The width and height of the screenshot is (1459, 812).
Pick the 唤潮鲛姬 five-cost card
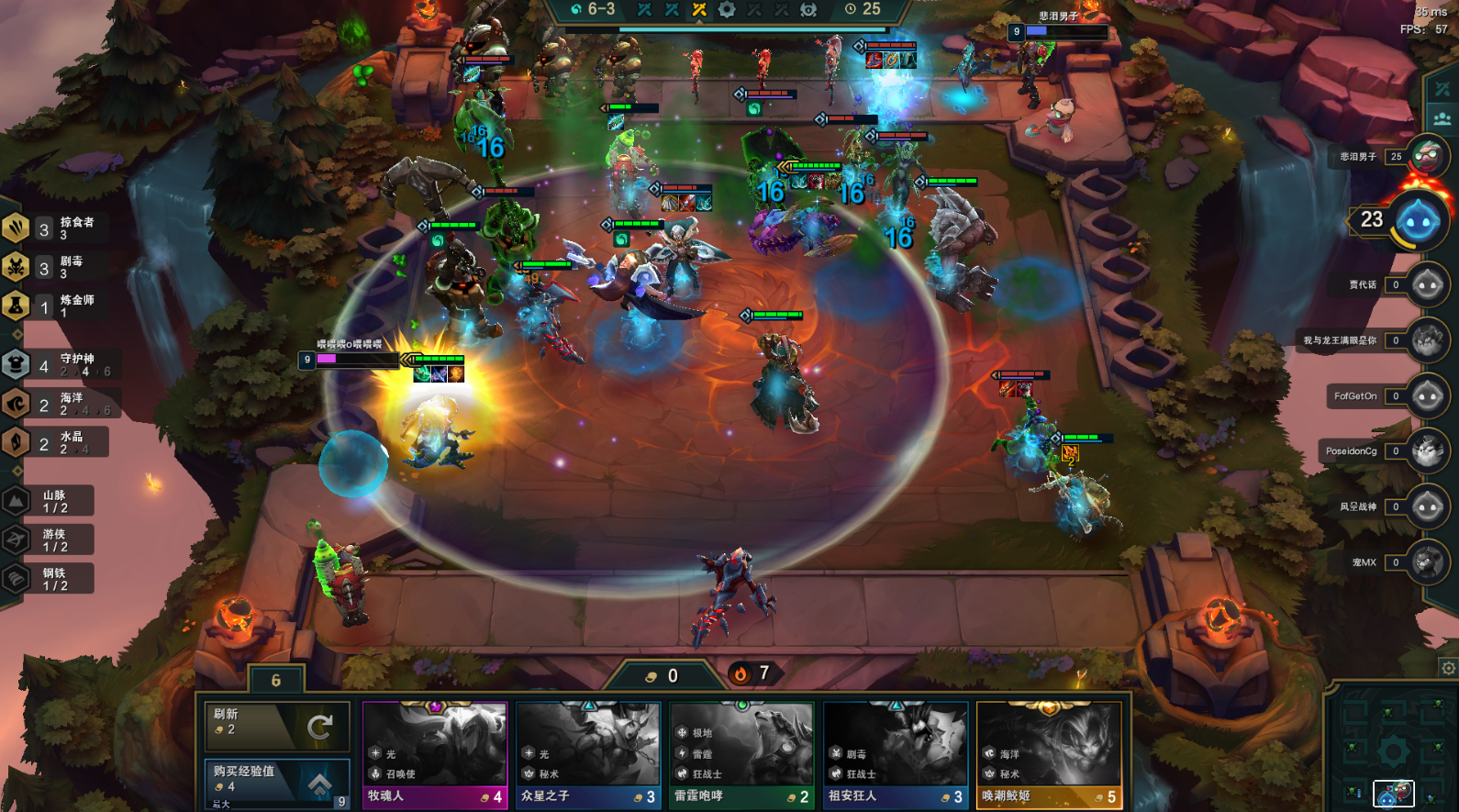tap(1049, 755)
